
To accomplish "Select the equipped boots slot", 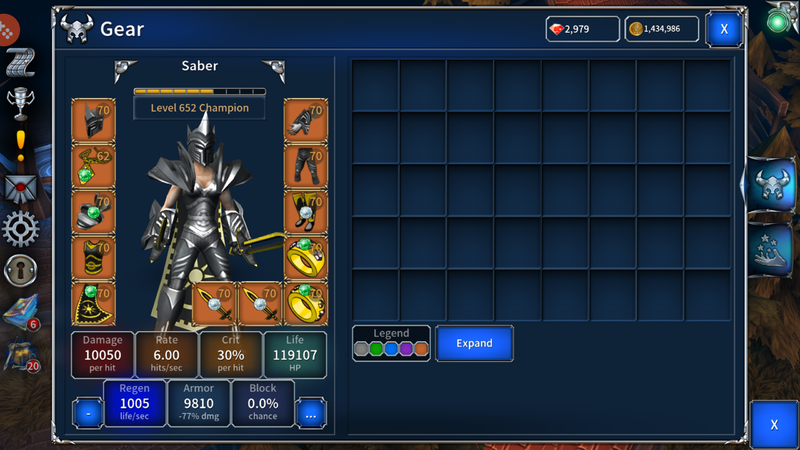I will click(x=306, y=212).
